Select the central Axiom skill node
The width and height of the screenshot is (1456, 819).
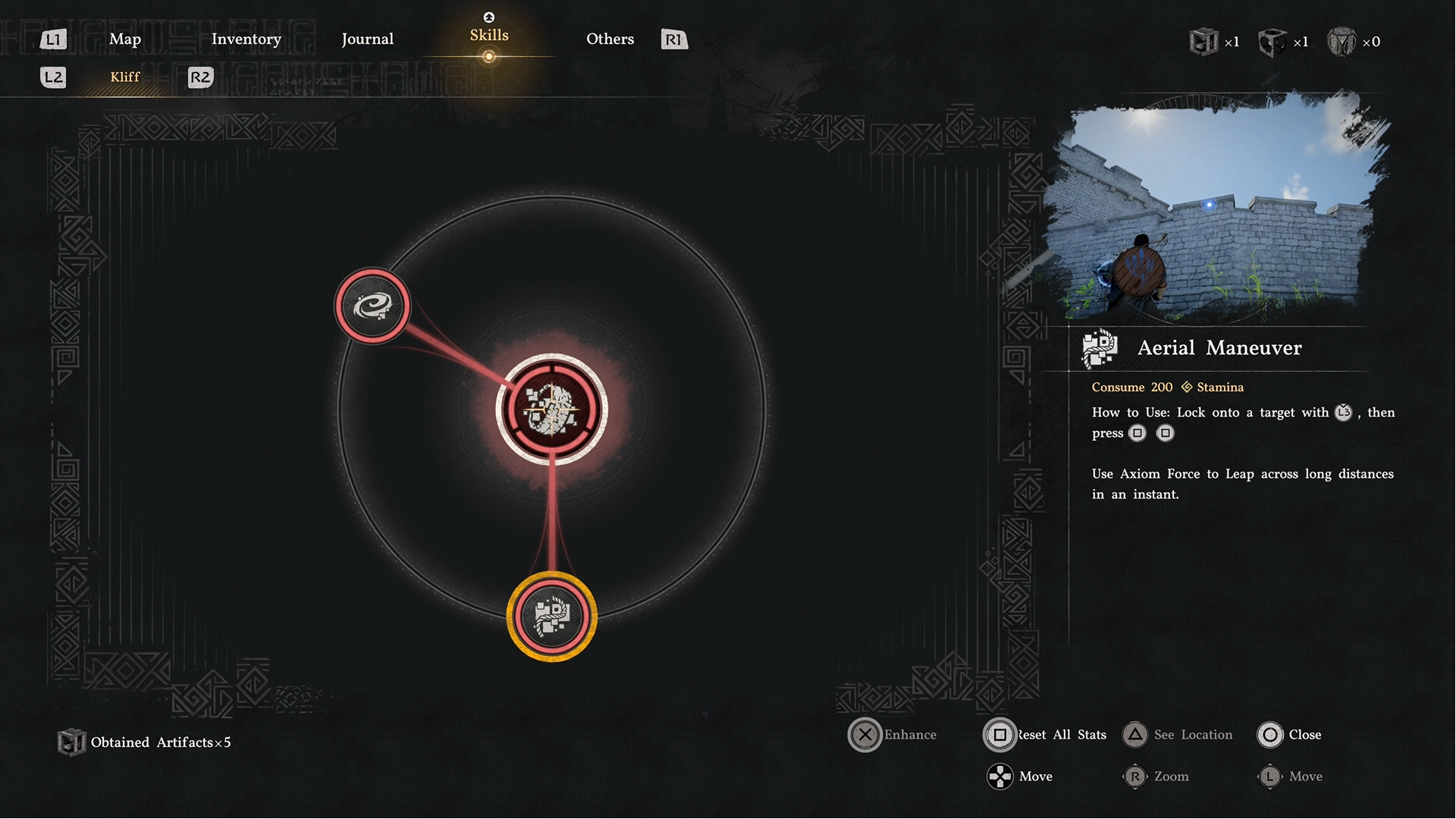tap(552, 409)
